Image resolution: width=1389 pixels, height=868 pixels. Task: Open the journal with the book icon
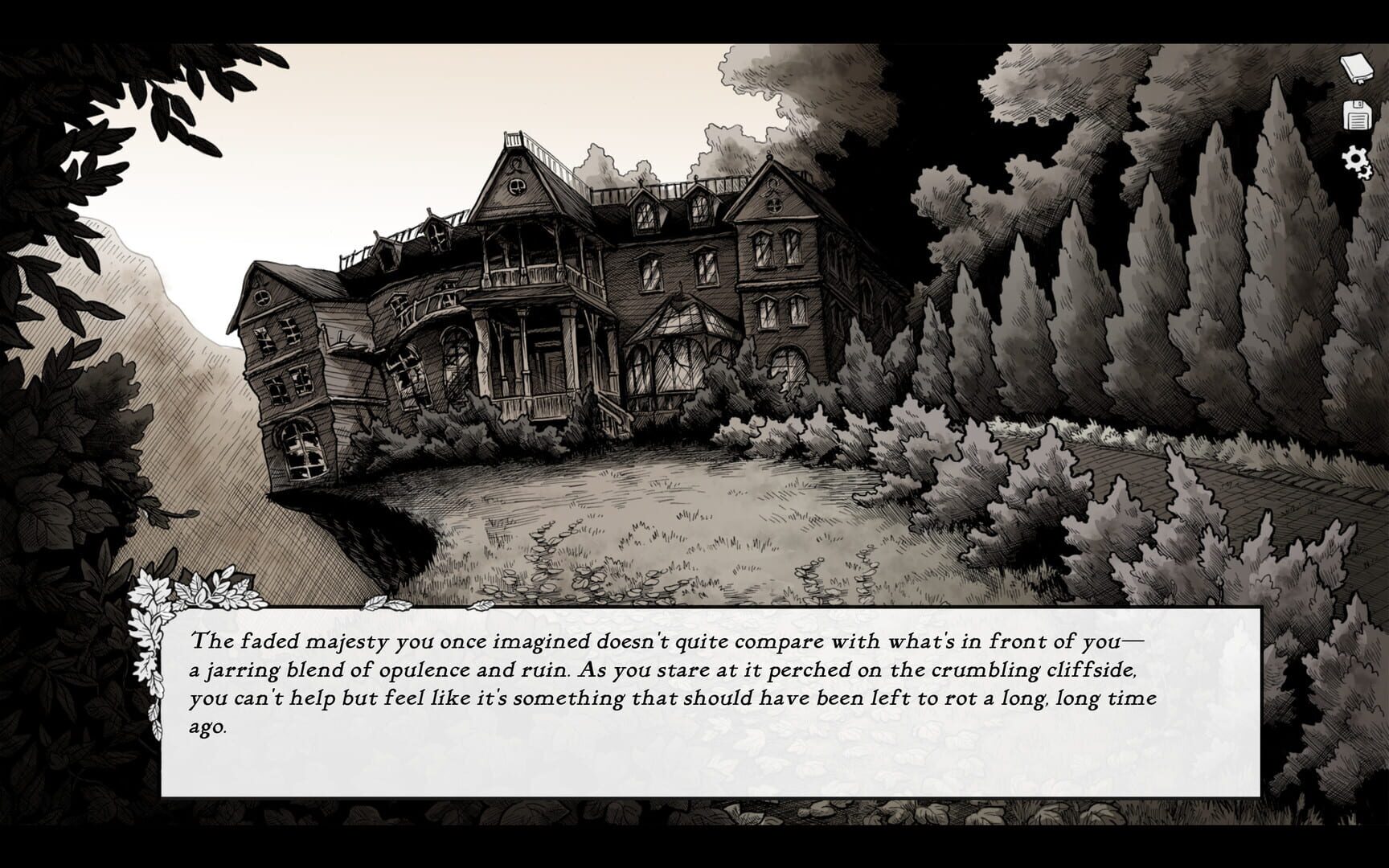coord(1356,68)
